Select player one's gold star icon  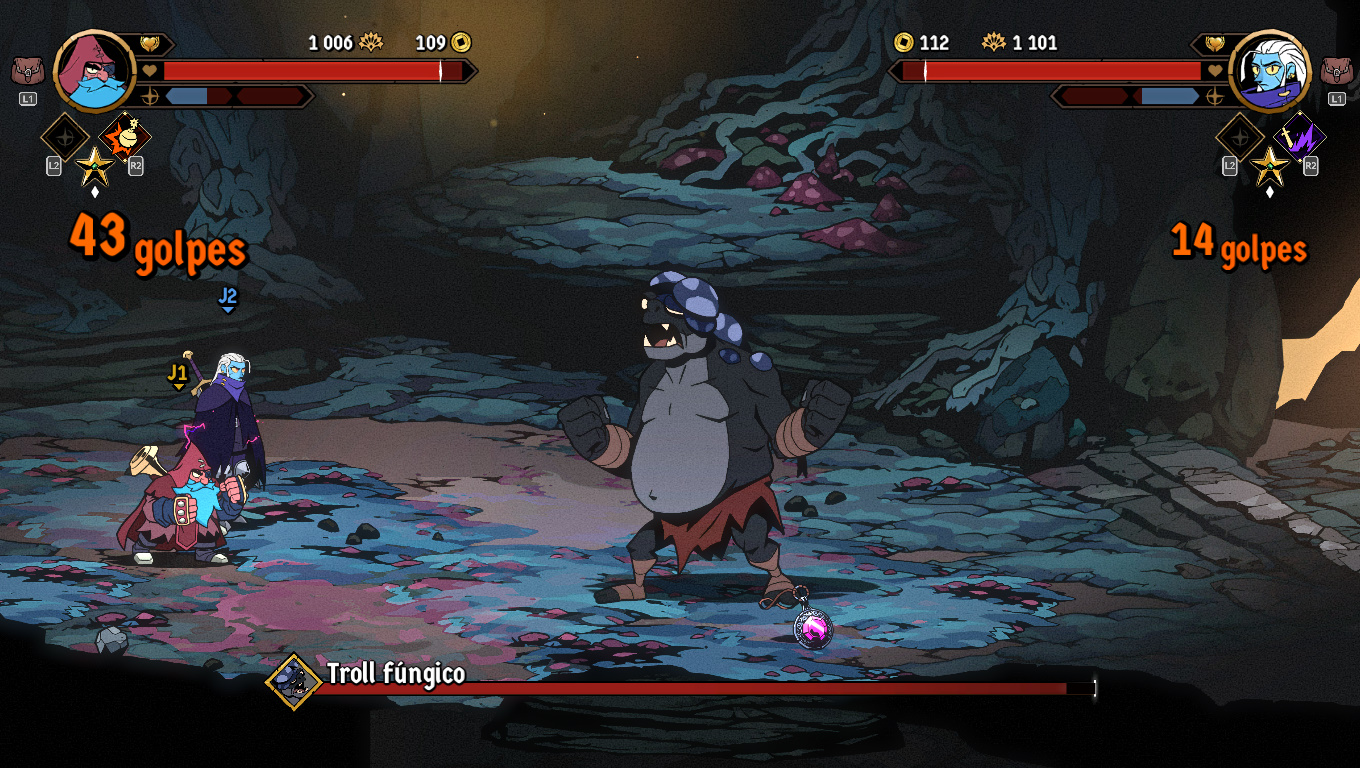point(95,165)
